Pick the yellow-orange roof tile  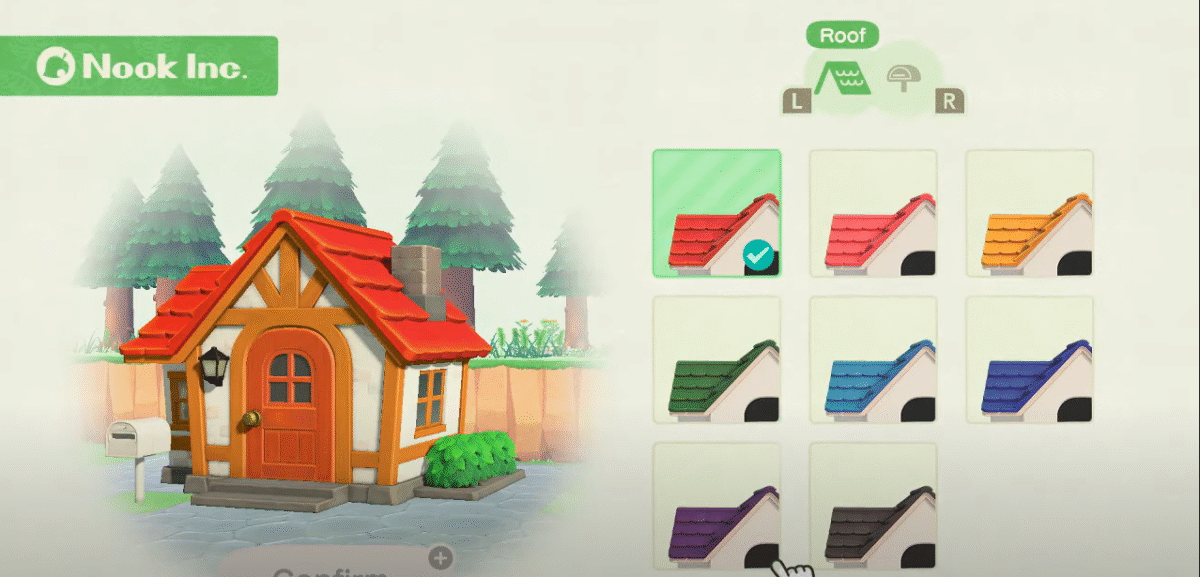[1029, 213]
